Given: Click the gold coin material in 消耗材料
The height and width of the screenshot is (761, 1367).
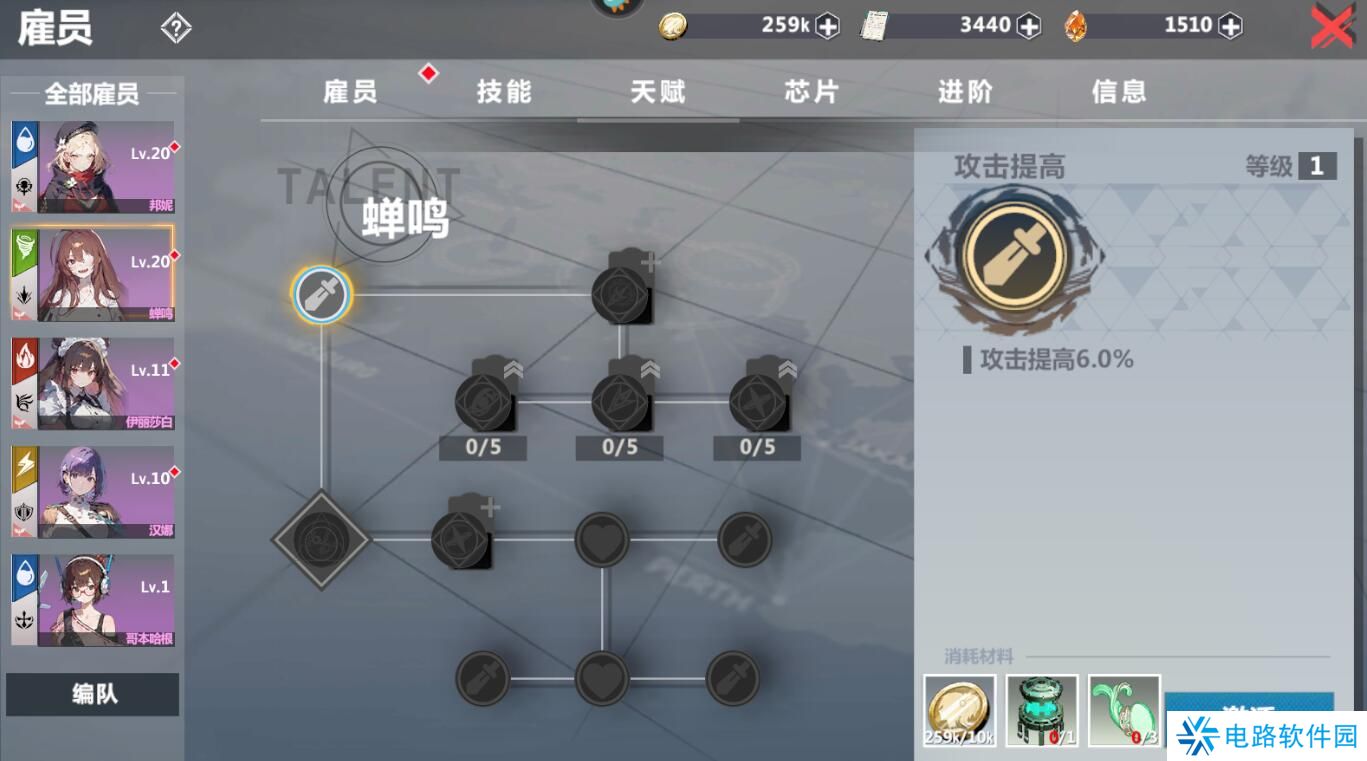Looking at the screenshot, I should [x=958, y=710].
